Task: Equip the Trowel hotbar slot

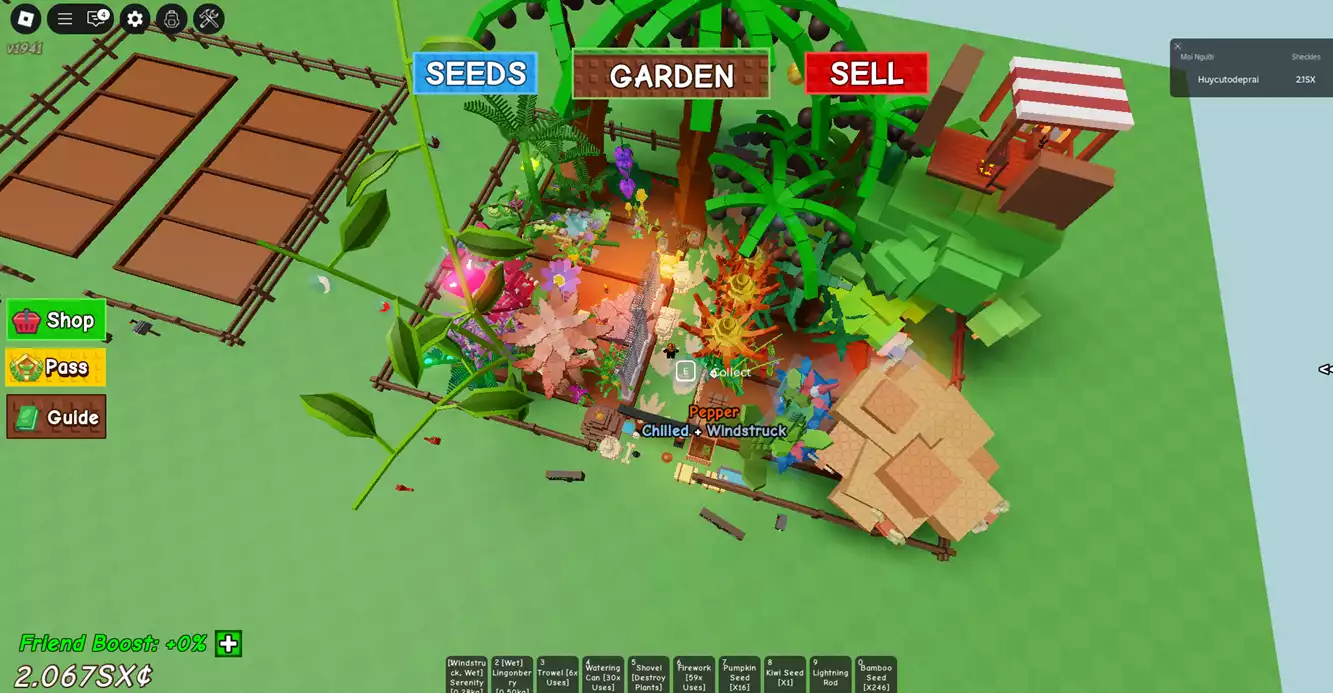Action: (x=557, y=675)
